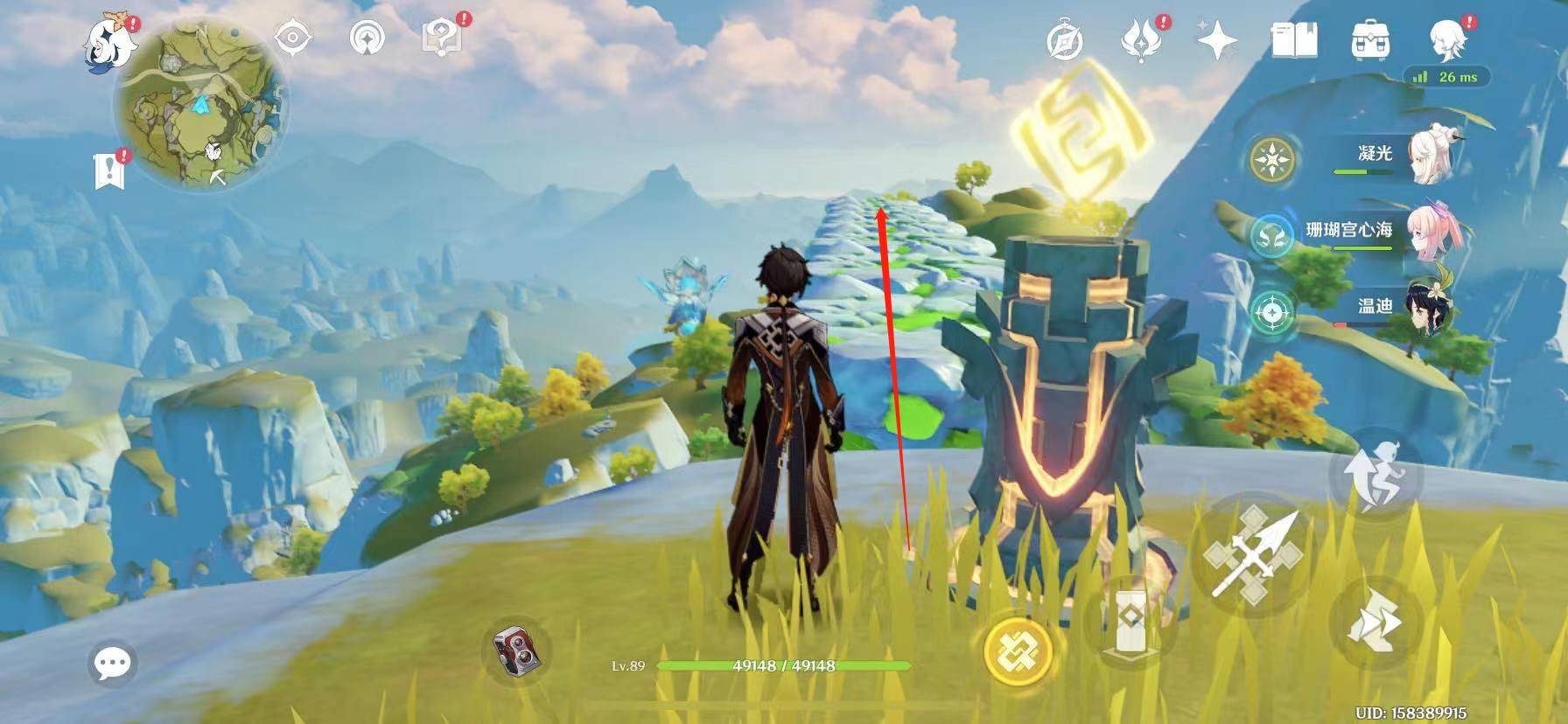Open the character profile icon

coord(1448,38)
